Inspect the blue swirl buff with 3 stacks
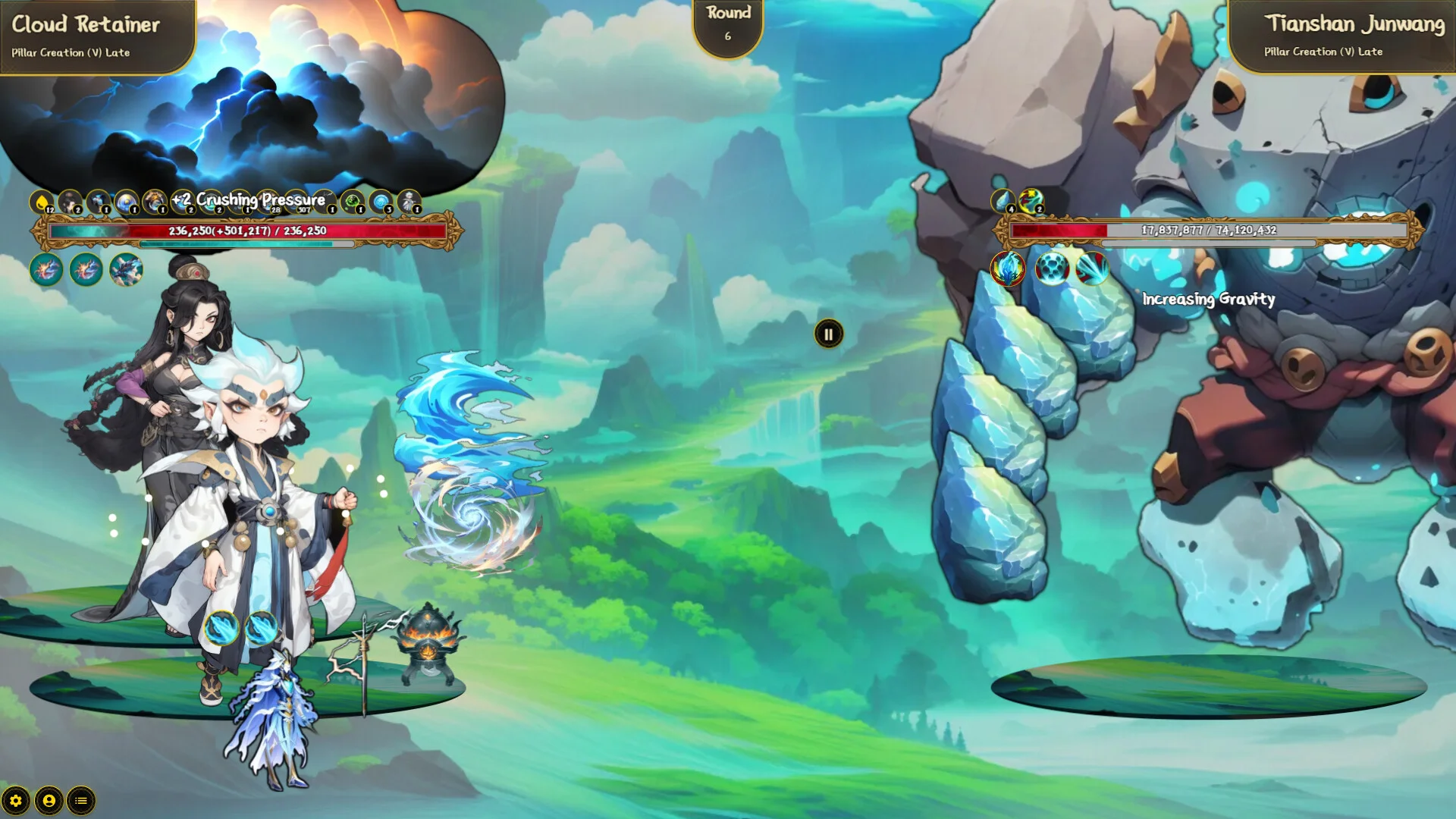1456x819 pixels. (x=381, y=202)
